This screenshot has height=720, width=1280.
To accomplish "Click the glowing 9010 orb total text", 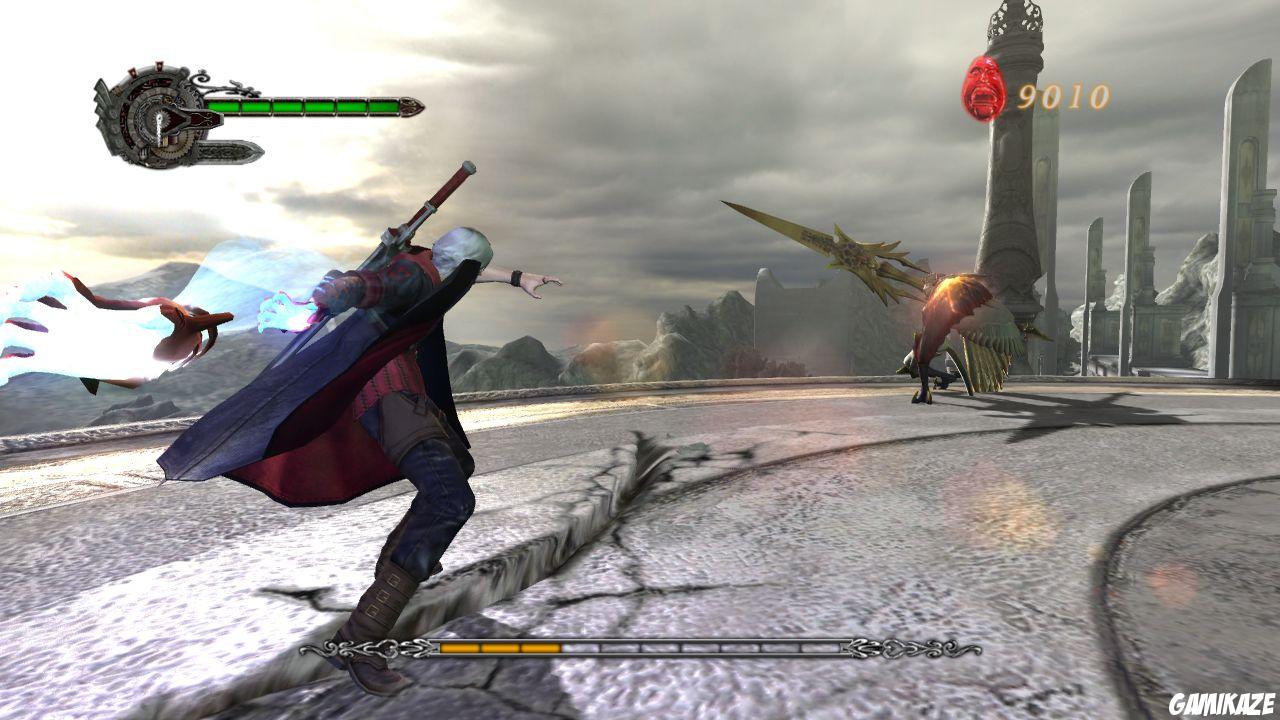I will (x=1065, y=97).
